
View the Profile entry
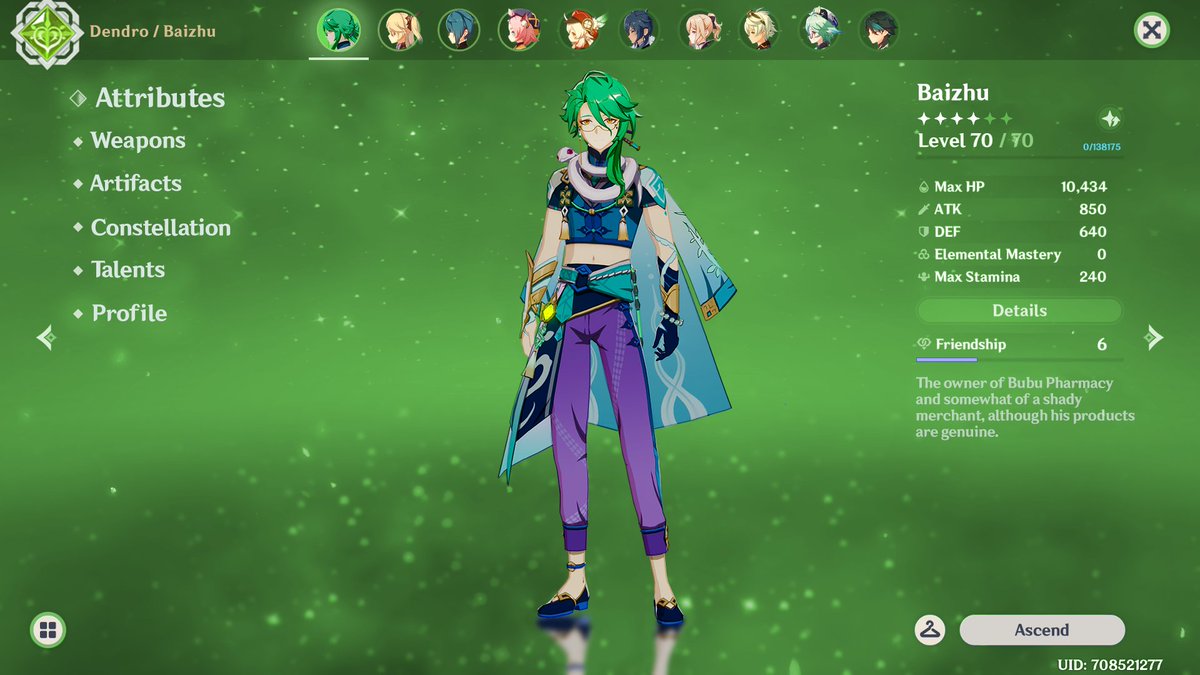(x=129, y=314)
